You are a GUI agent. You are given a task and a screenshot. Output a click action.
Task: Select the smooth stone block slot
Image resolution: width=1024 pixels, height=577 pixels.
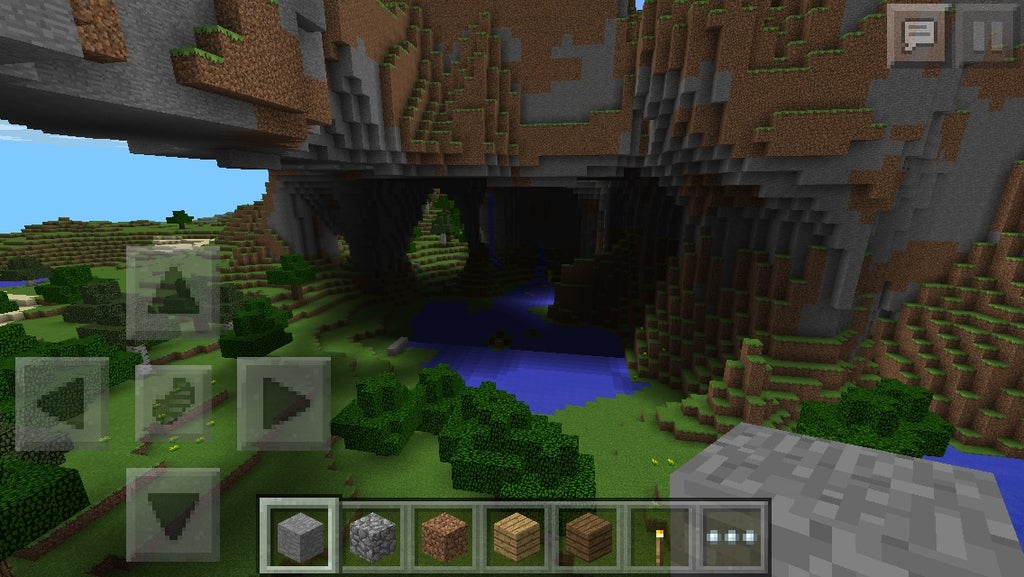coord(300,537)
